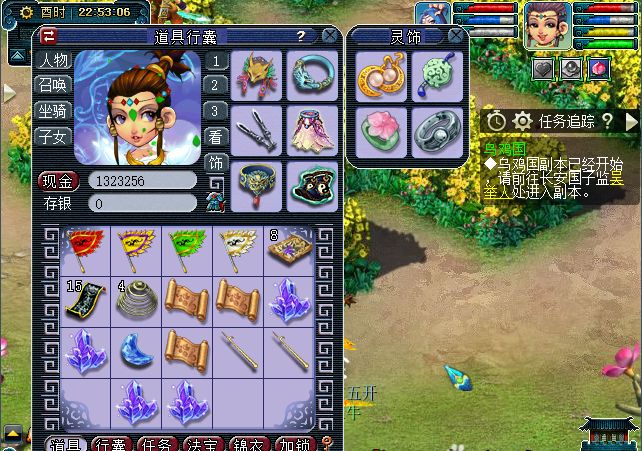Open the 坐骑 mount tab
Image resolution: width=642 pixels, height=451 pixels.
point(53,111)
